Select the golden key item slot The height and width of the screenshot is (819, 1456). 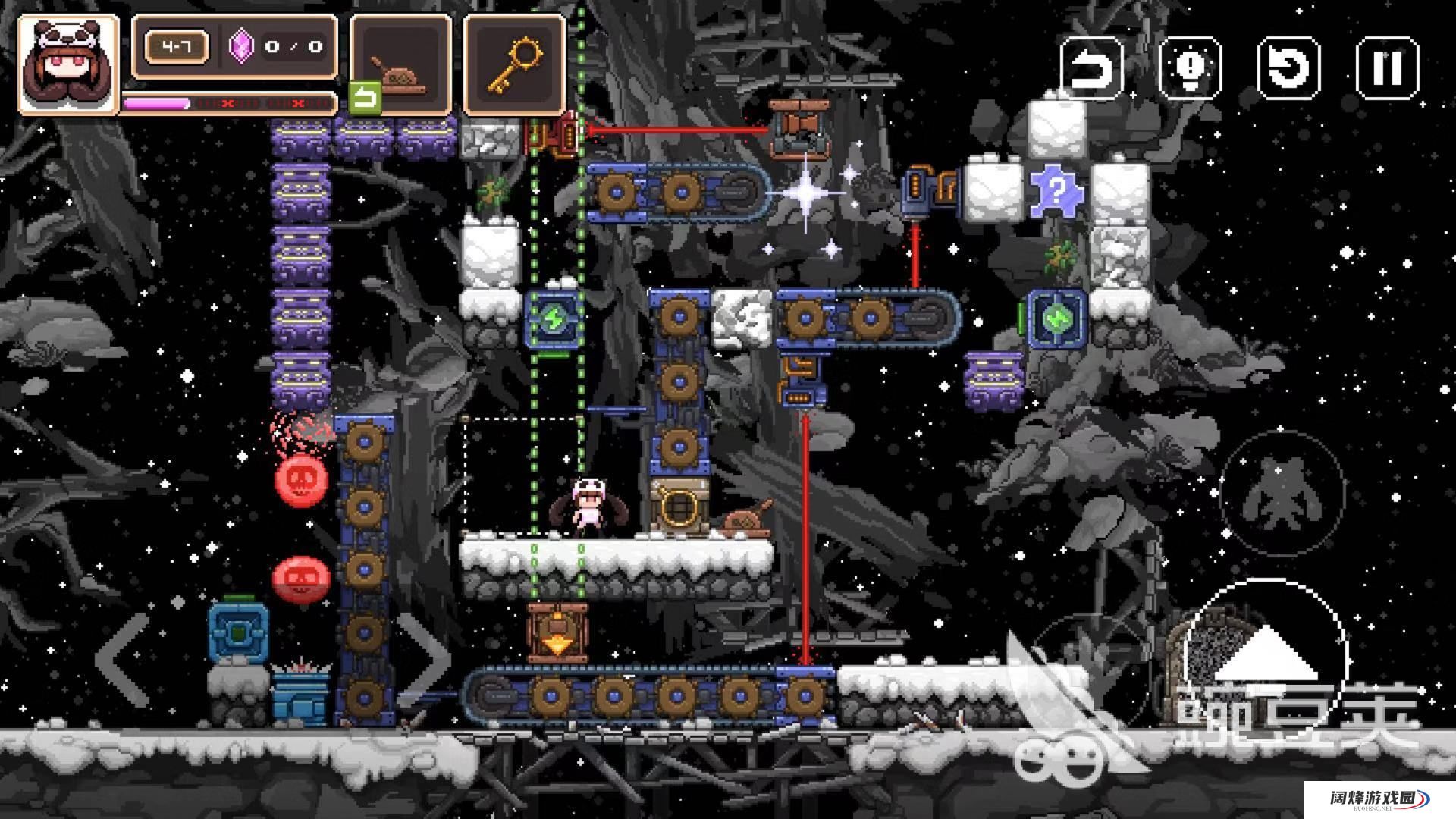coord(515,64)
